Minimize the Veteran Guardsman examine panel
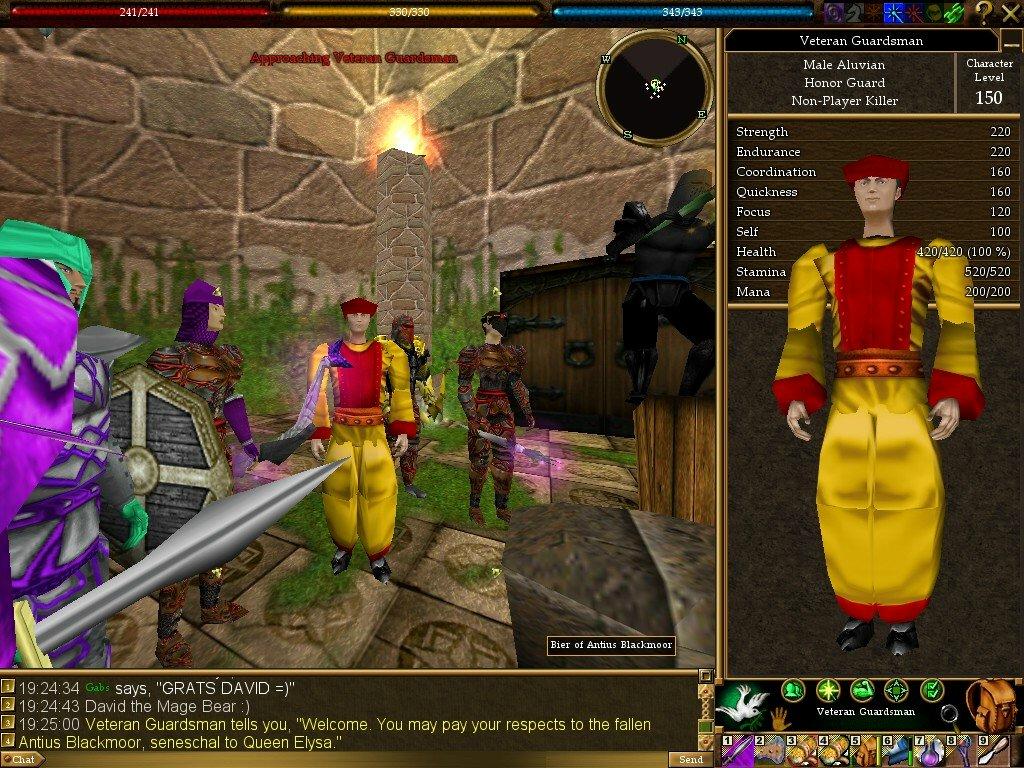This screenshot has height=768, width=1024. [x=1010, y=41]
